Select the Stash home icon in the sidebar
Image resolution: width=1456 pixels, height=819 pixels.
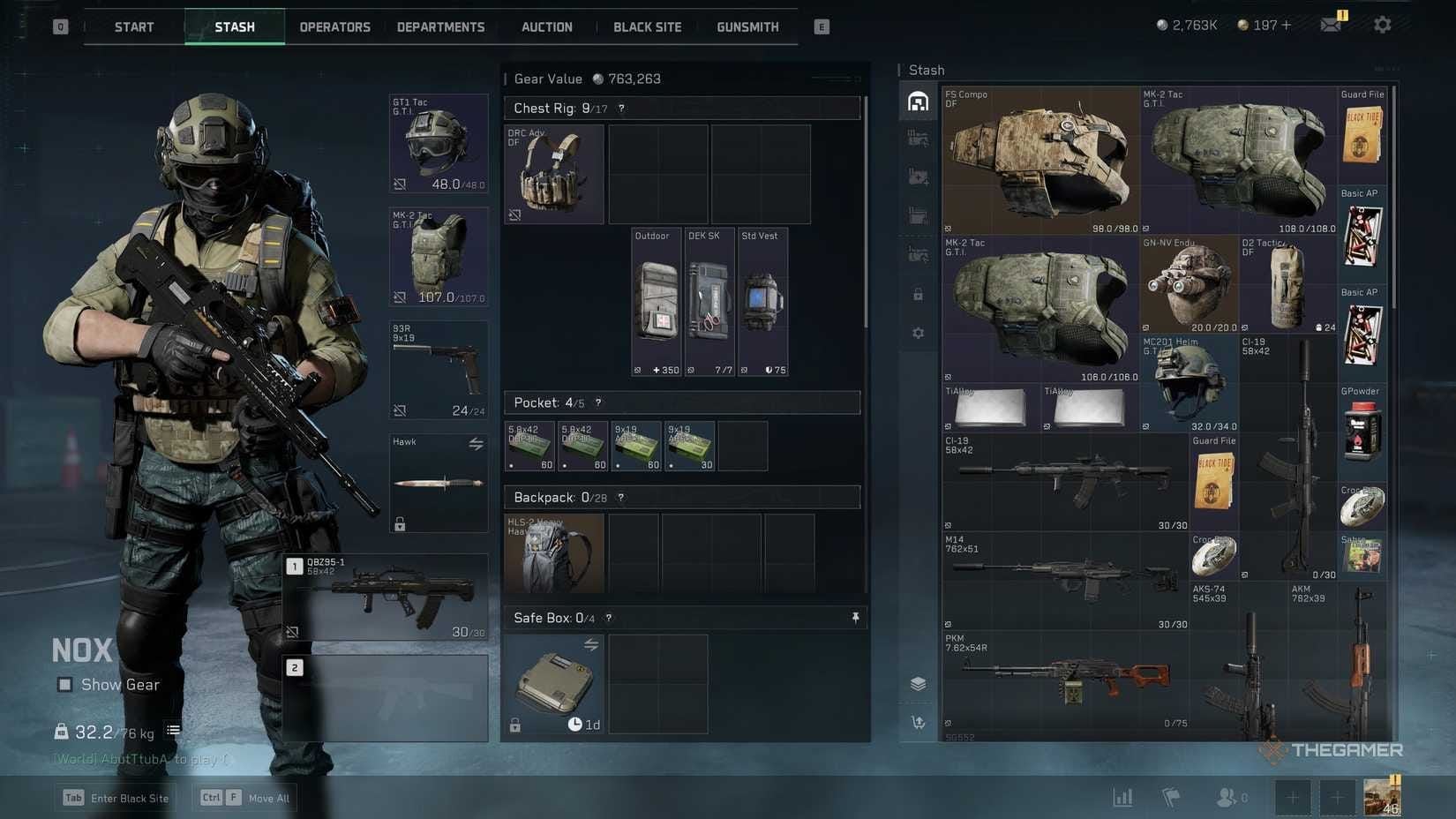click(x=918, y=101)
